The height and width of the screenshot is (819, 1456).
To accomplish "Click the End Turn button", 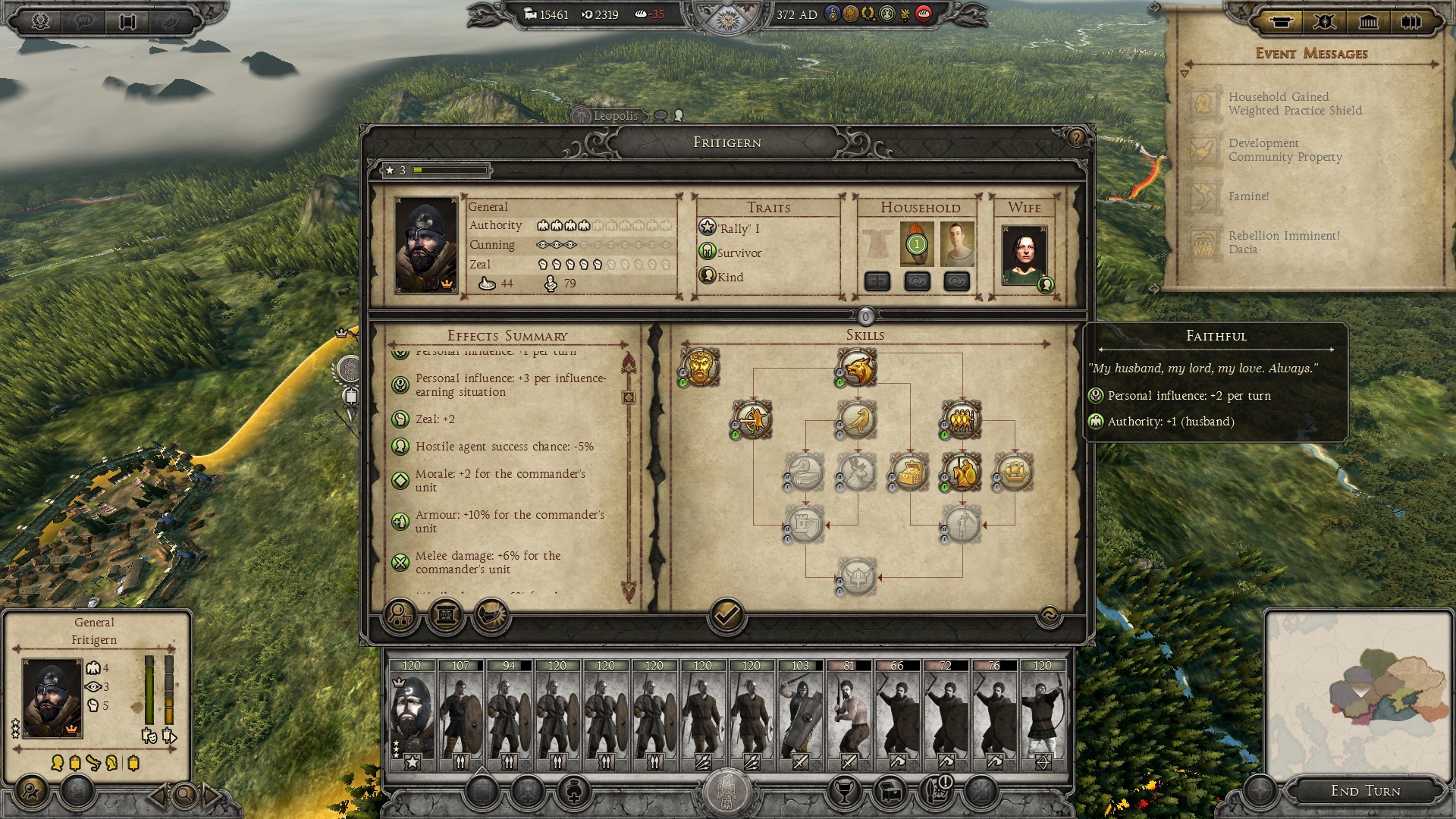I will tap(1365, 790).
